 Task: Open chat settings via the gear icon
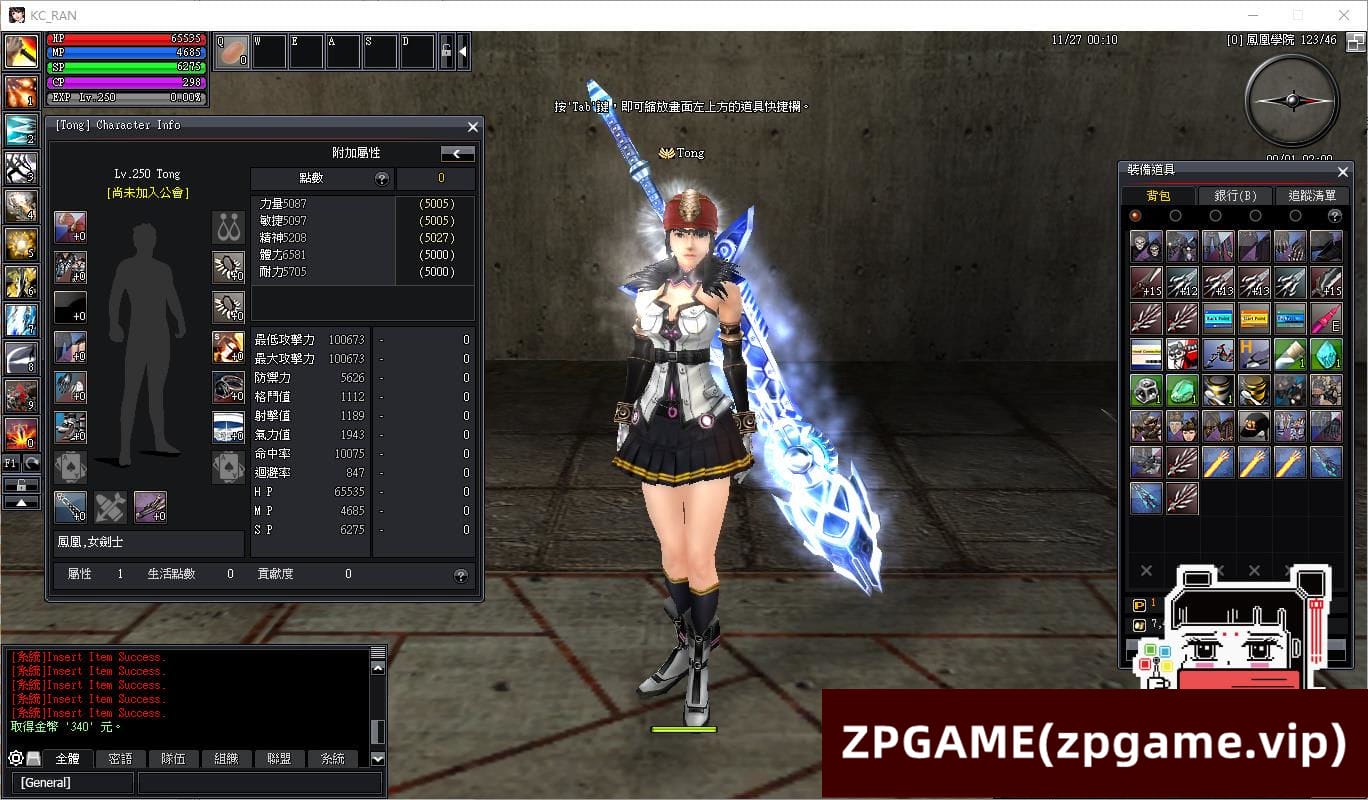15,759
